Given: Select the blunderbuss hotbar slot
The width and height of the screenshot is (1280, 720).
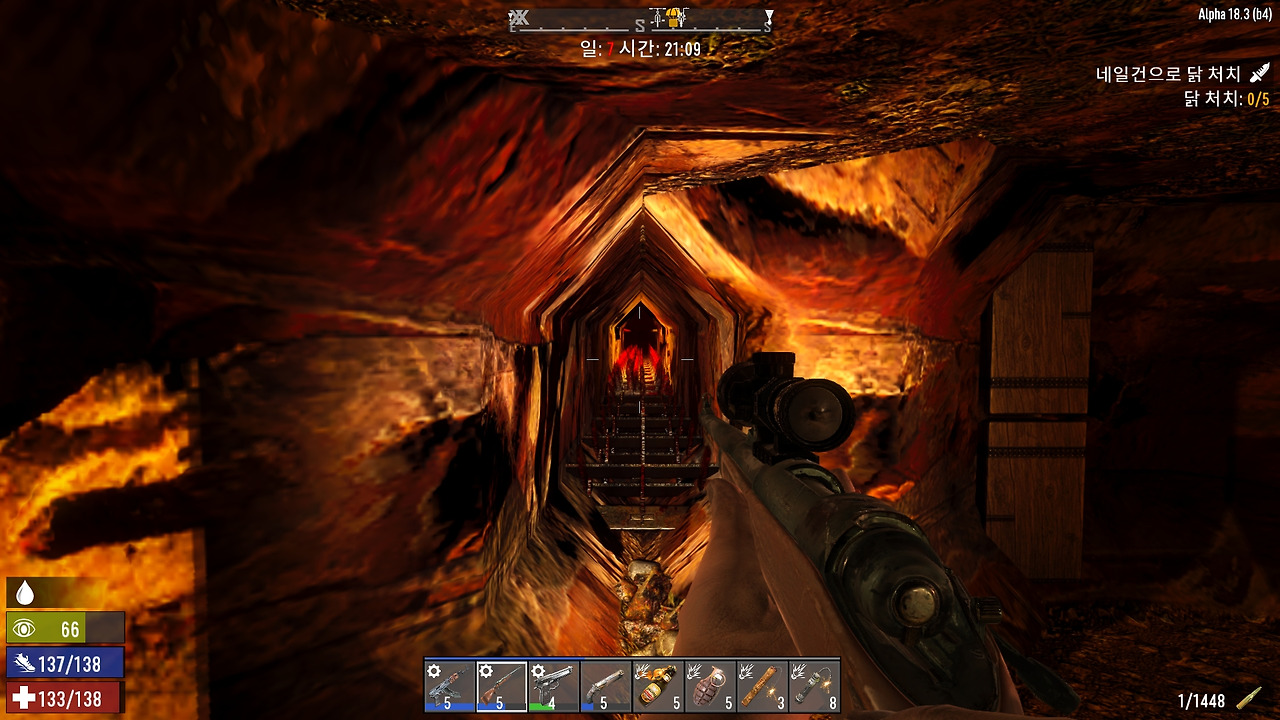Looking at the screenshot, I should pos(605,686).
